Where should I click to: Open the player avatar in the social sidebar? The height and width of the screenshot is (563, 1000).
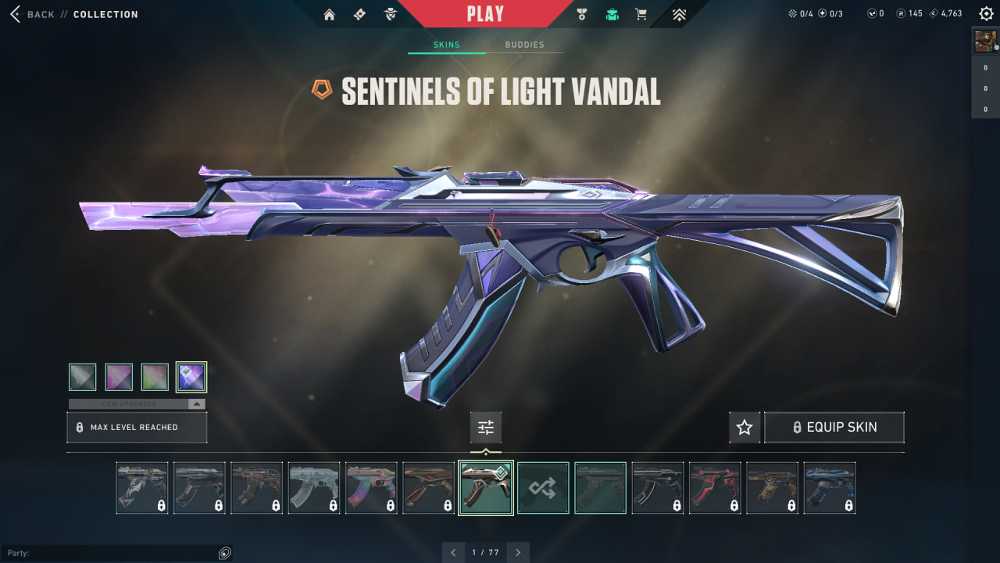(985, 41)
